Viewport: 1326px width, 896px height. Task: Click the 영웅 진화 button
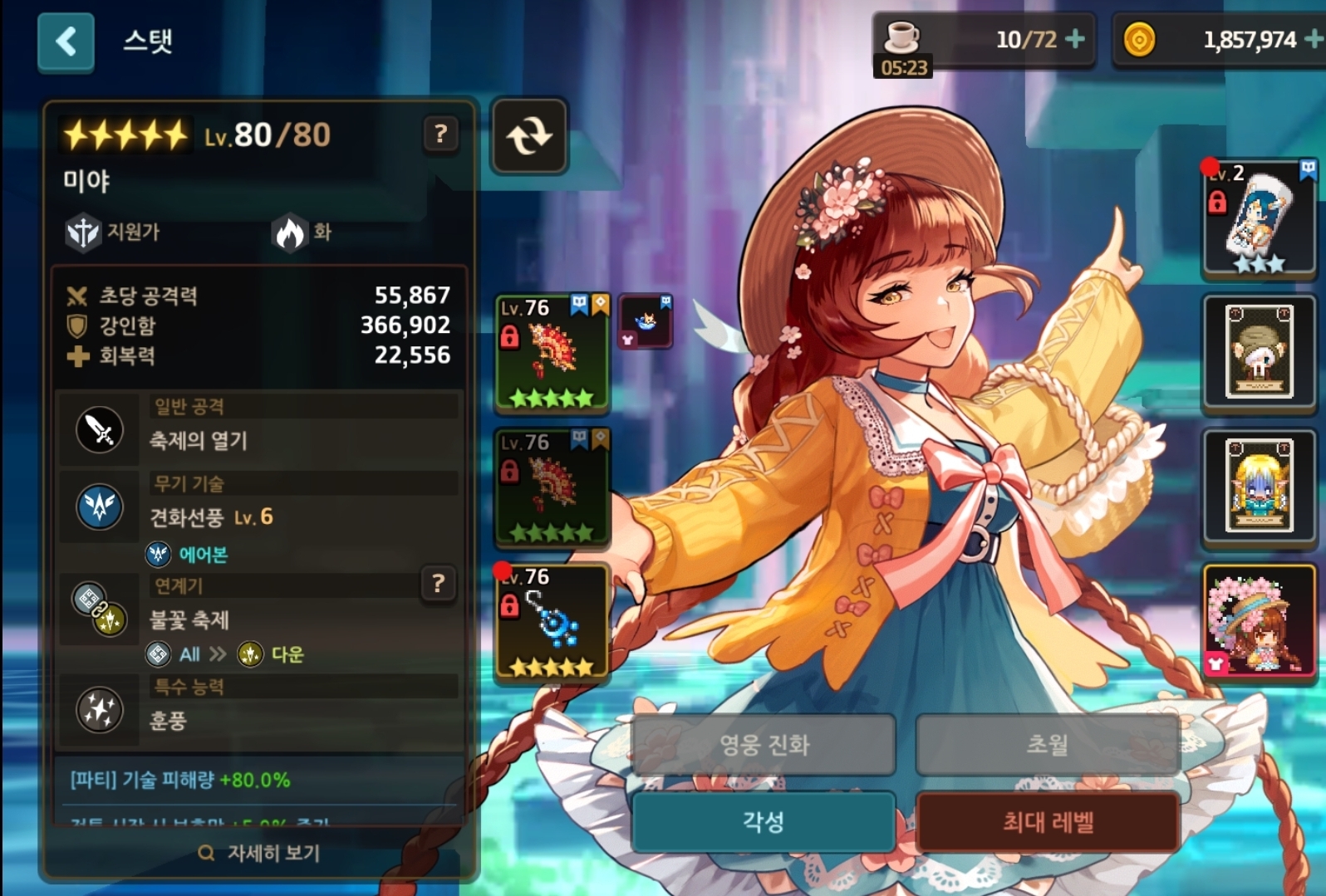pyautogui.click(x=764, y=745)
